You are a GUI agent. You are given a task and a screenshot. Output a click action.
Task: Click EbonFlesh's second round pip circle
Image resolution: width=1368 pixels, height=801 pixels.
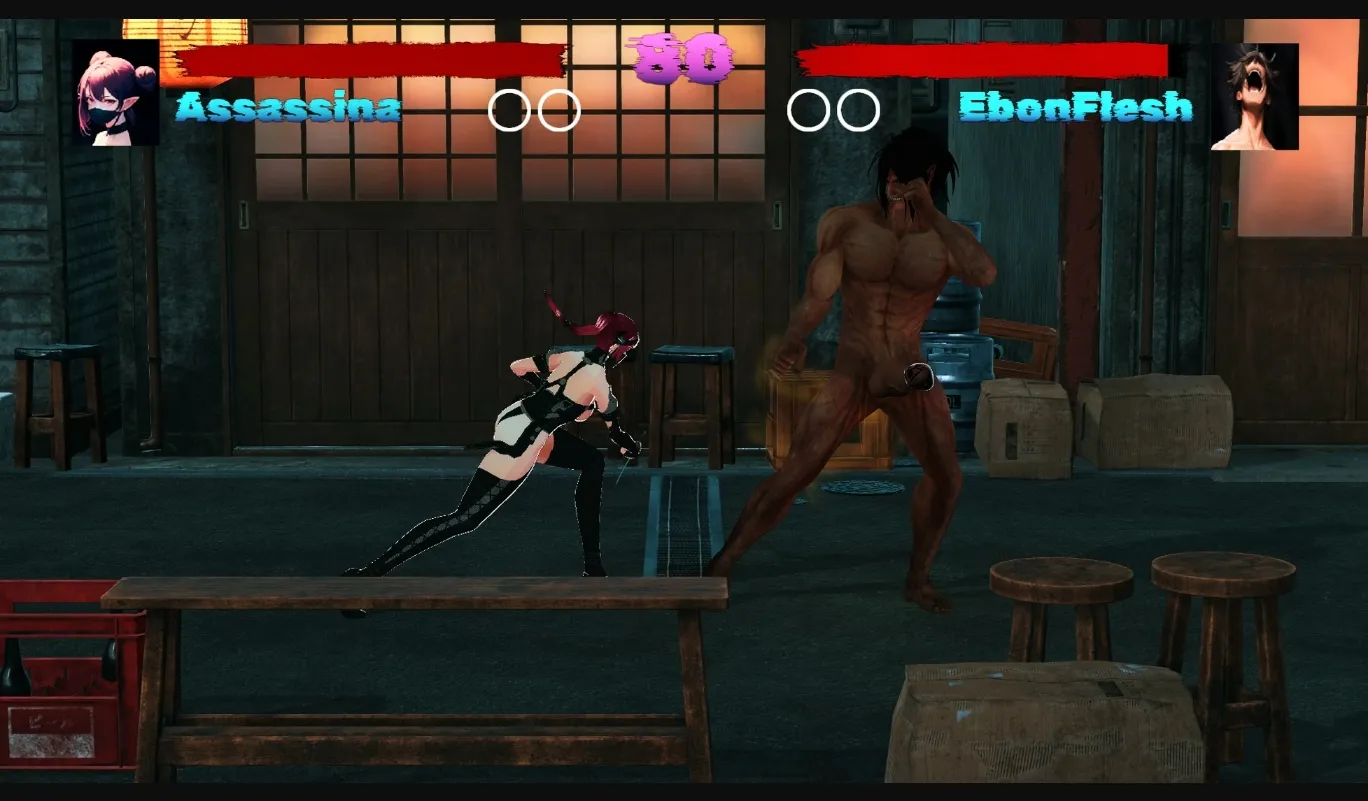pos(858,110)
